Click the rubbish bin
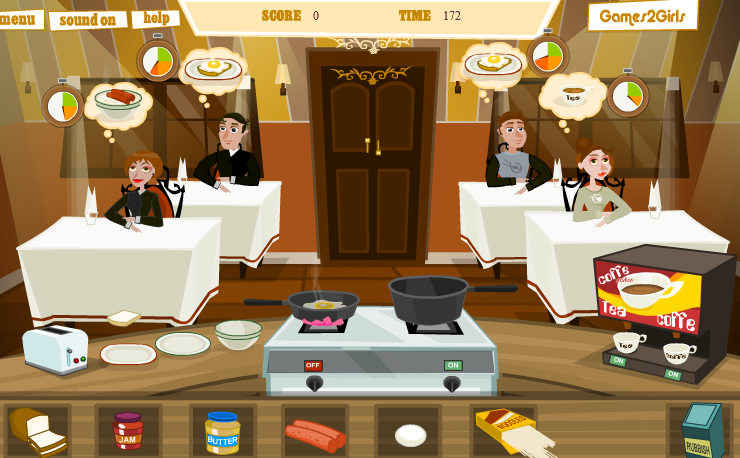This screenshot has height=458, width=740. tap(700, 430)
